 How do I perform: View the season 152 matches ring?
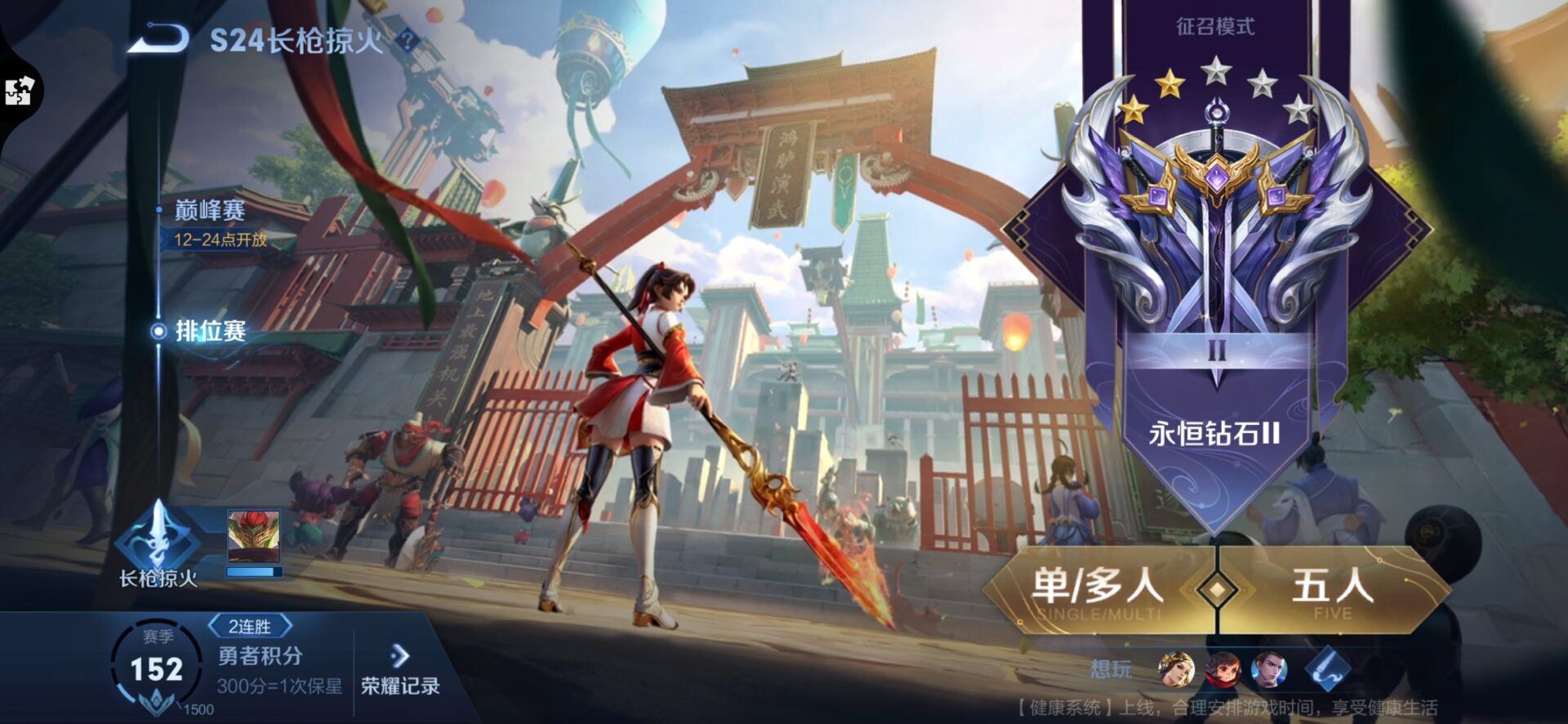point(155,670)
